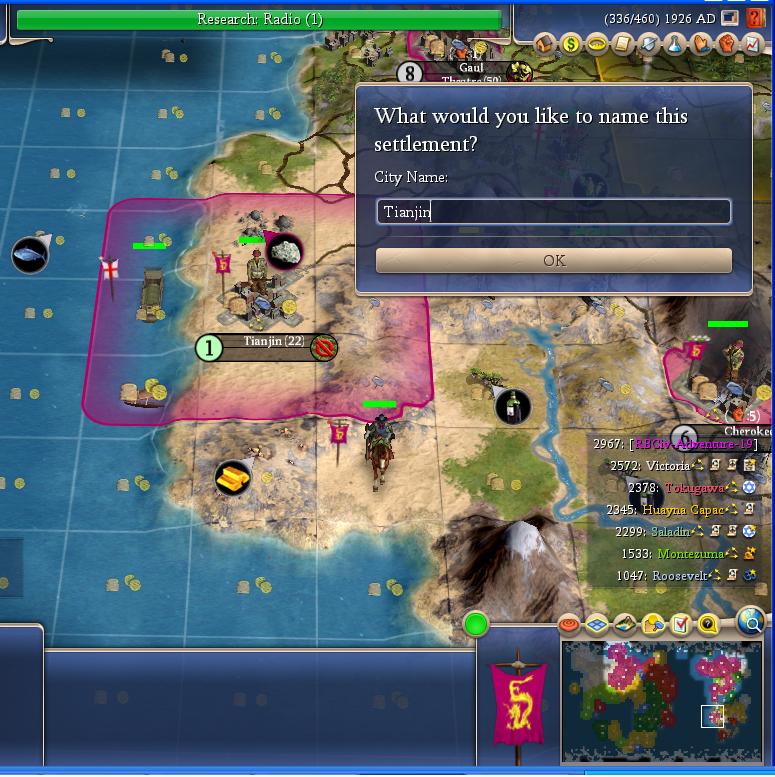Open the Victory Conditions fist icon
Screen dimensions: 775x777
[x=726, y=43]
